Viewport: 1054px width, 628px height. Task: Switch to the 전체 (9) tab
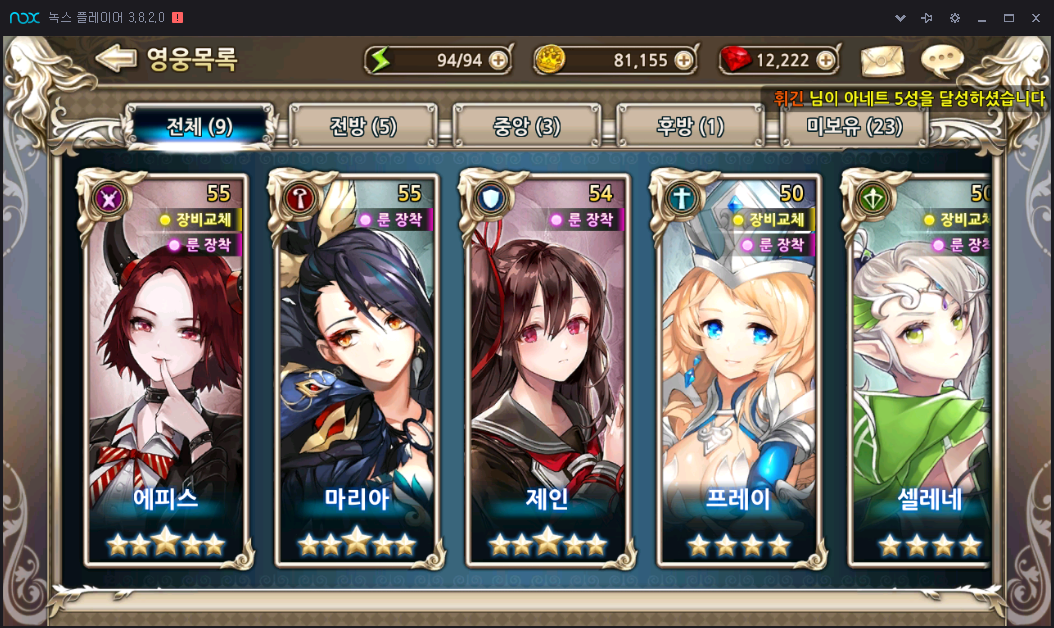click(x=199, y=127)
